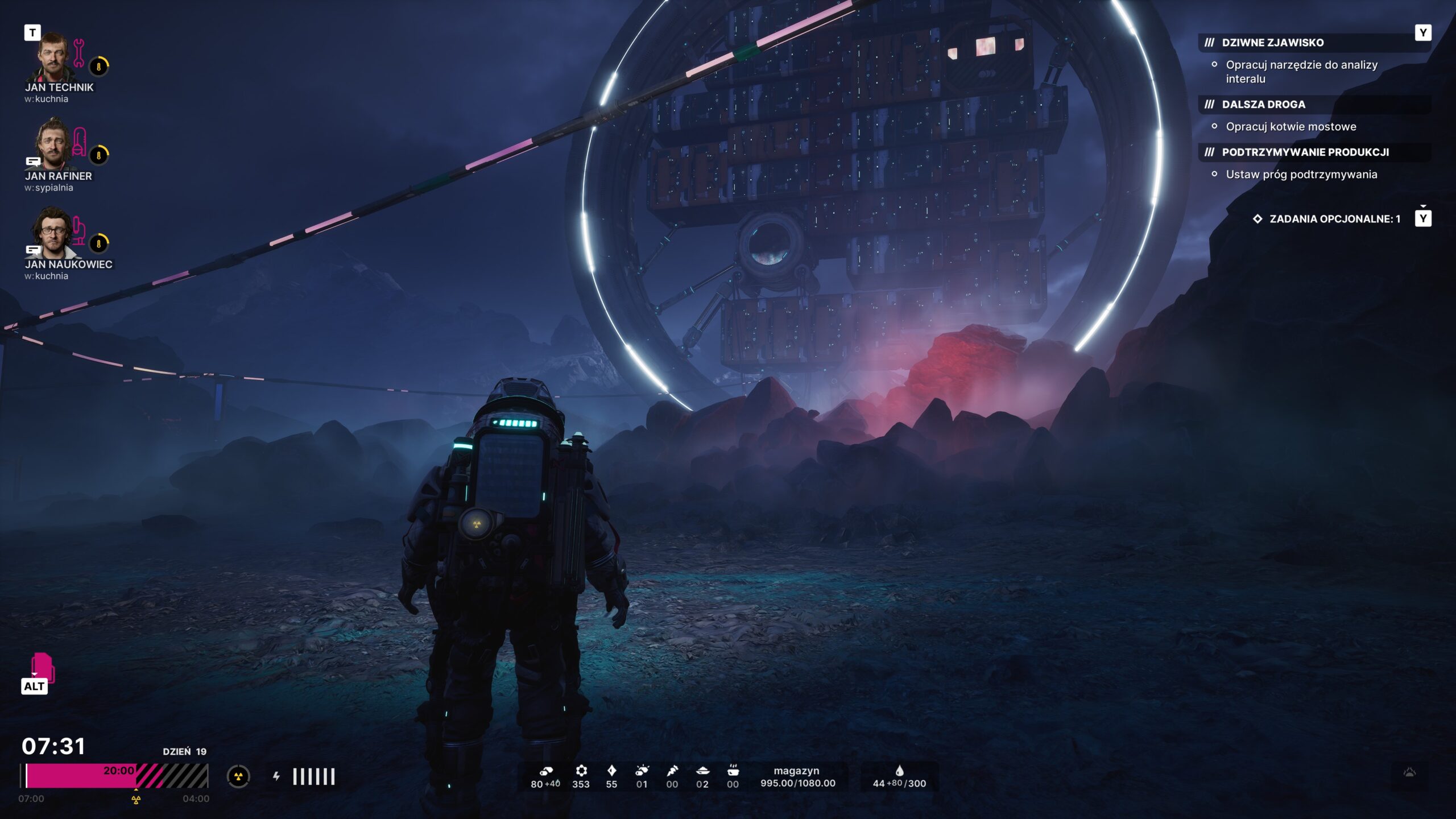Expand the Zadania Opcjonalne list

[x=1334, y=219]
